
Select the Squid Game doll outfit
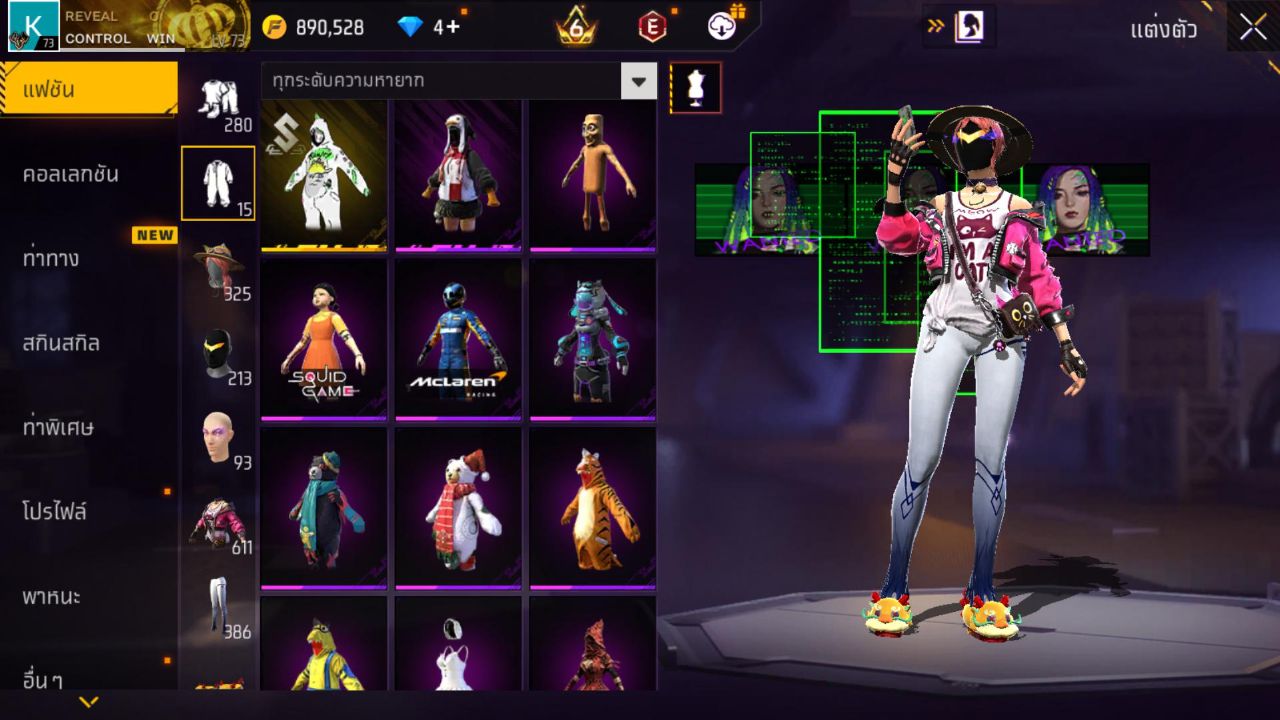324,340
